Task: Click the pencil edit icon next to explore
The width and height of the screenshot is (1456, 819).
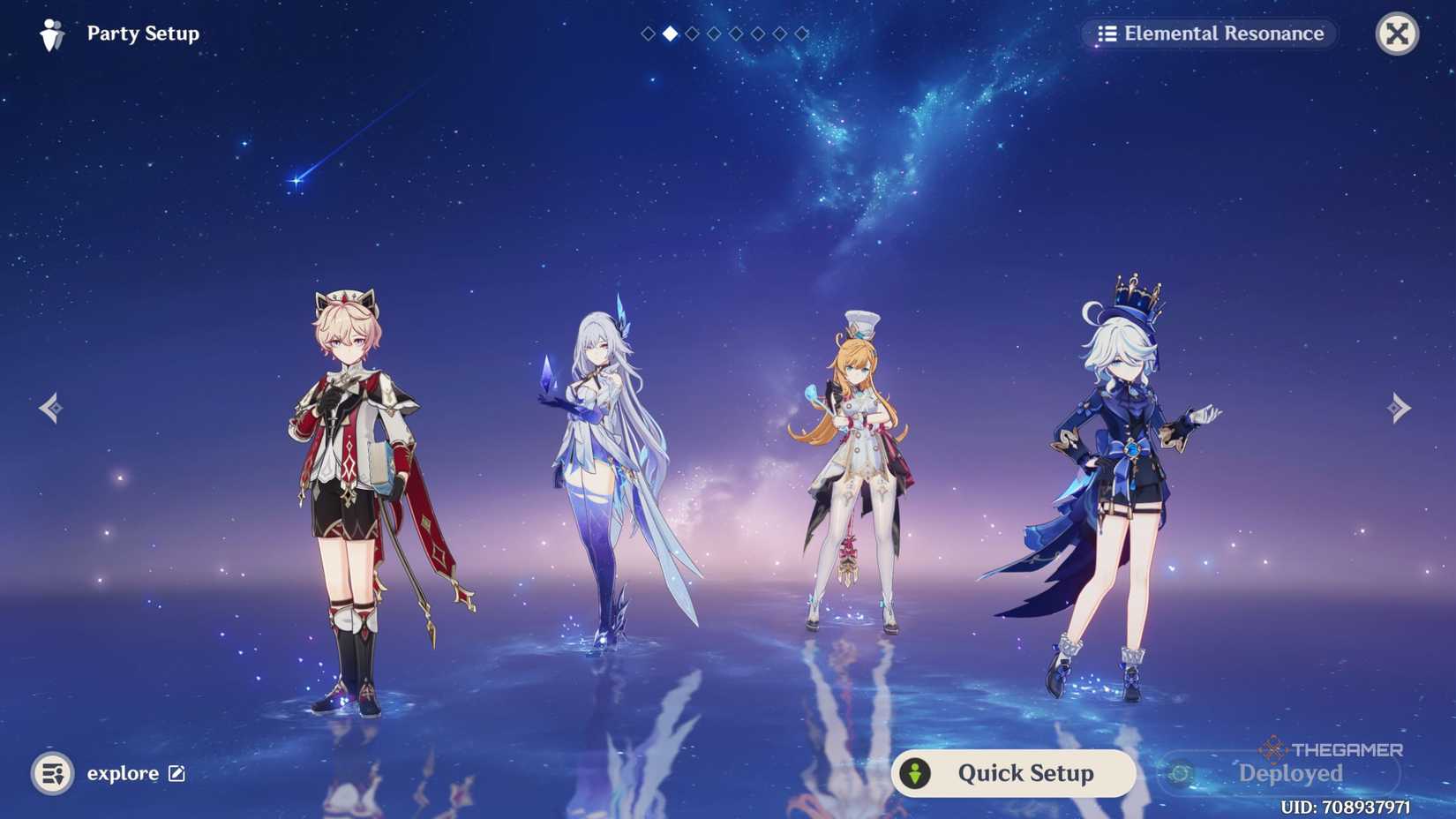Action: (x=176, y=773)
